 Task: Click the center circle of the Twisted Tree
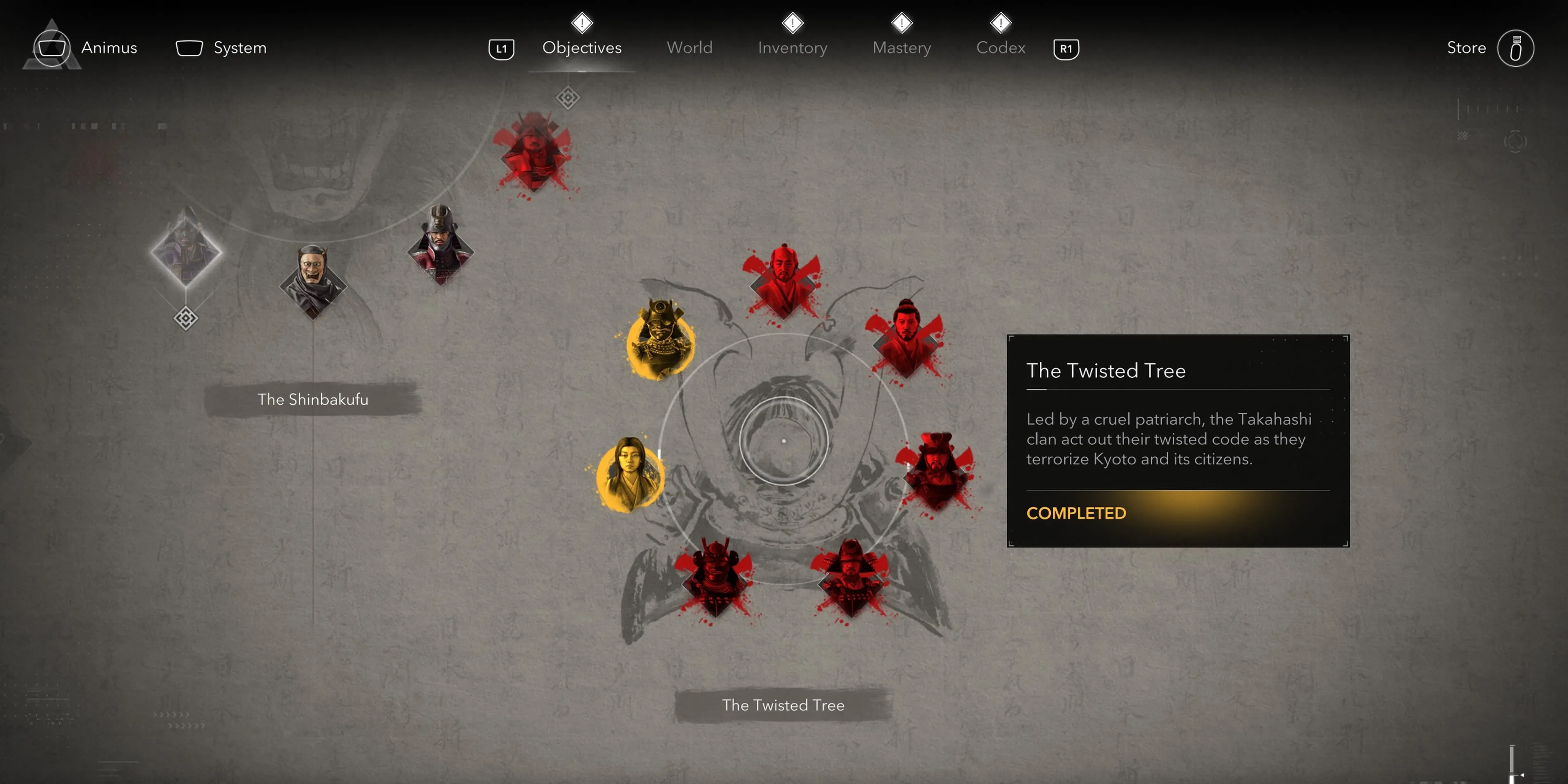pos(784,440)
